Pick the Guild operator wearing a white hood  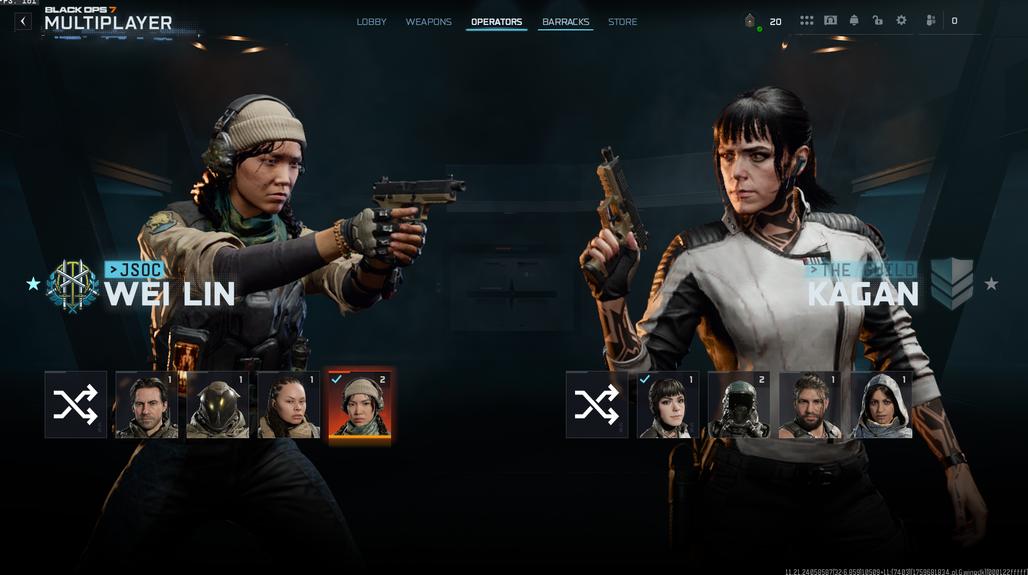[x=881, y=405]
